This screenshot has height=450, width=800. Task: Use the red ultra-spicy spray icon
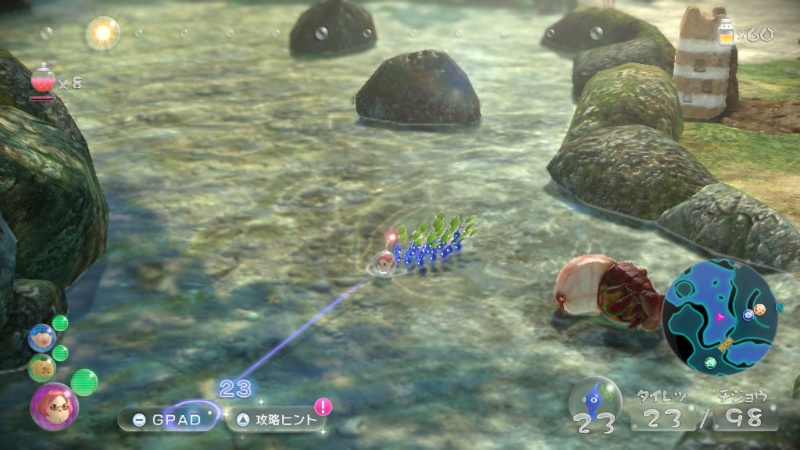(x=43, y=80)
